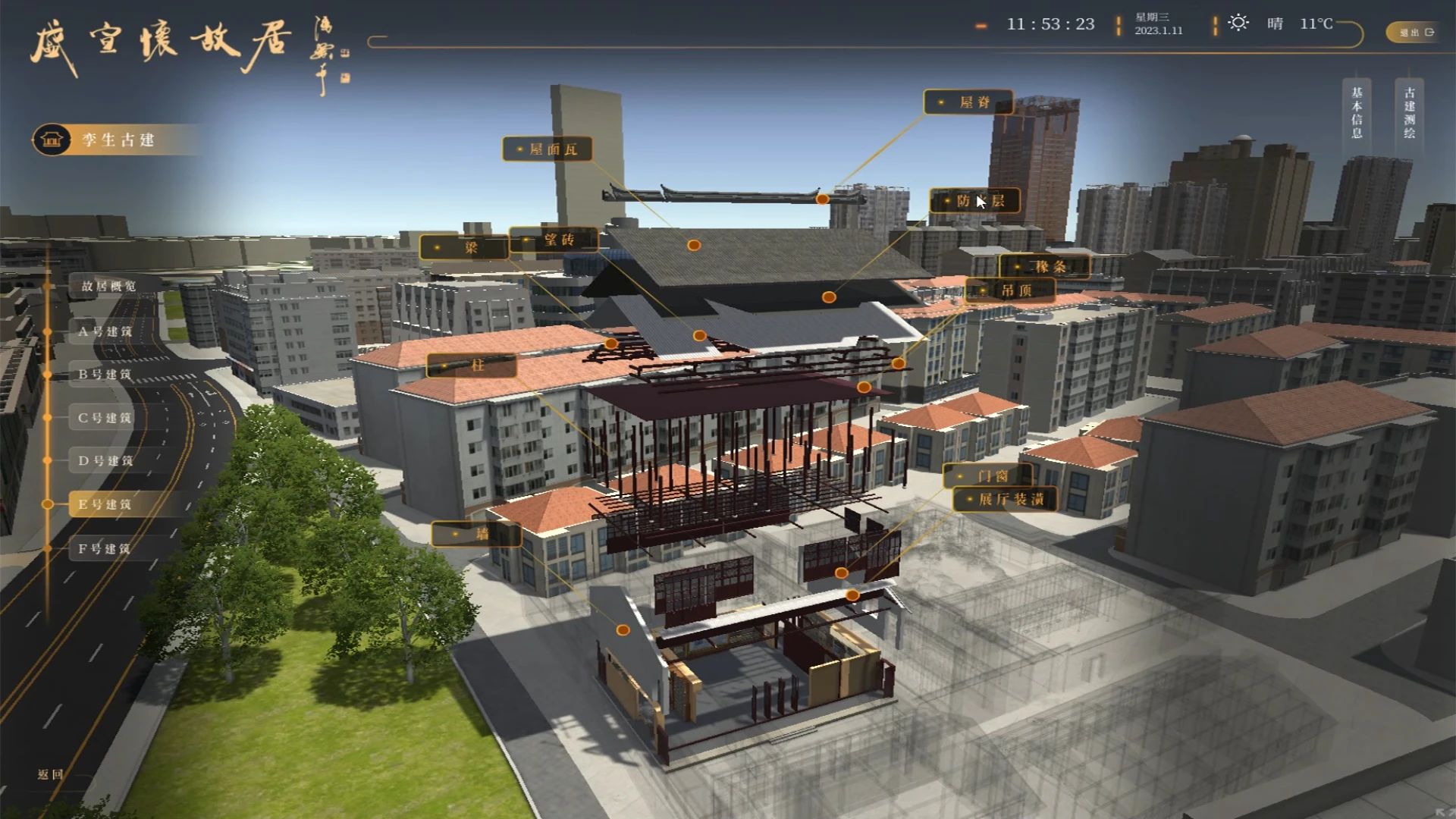Click the highlighted E号建筑 entry
The height and width of the screenshot is (819, 1456).
(105, 504)
